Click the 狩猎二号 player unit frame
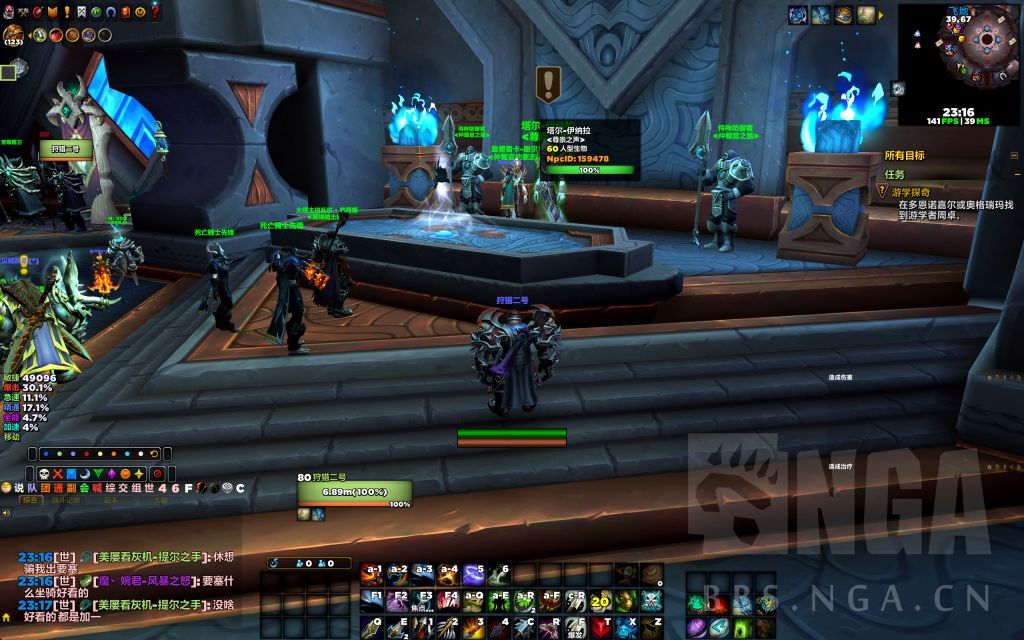The height and width of the screenshot is (640, 1024). (354, 490)
